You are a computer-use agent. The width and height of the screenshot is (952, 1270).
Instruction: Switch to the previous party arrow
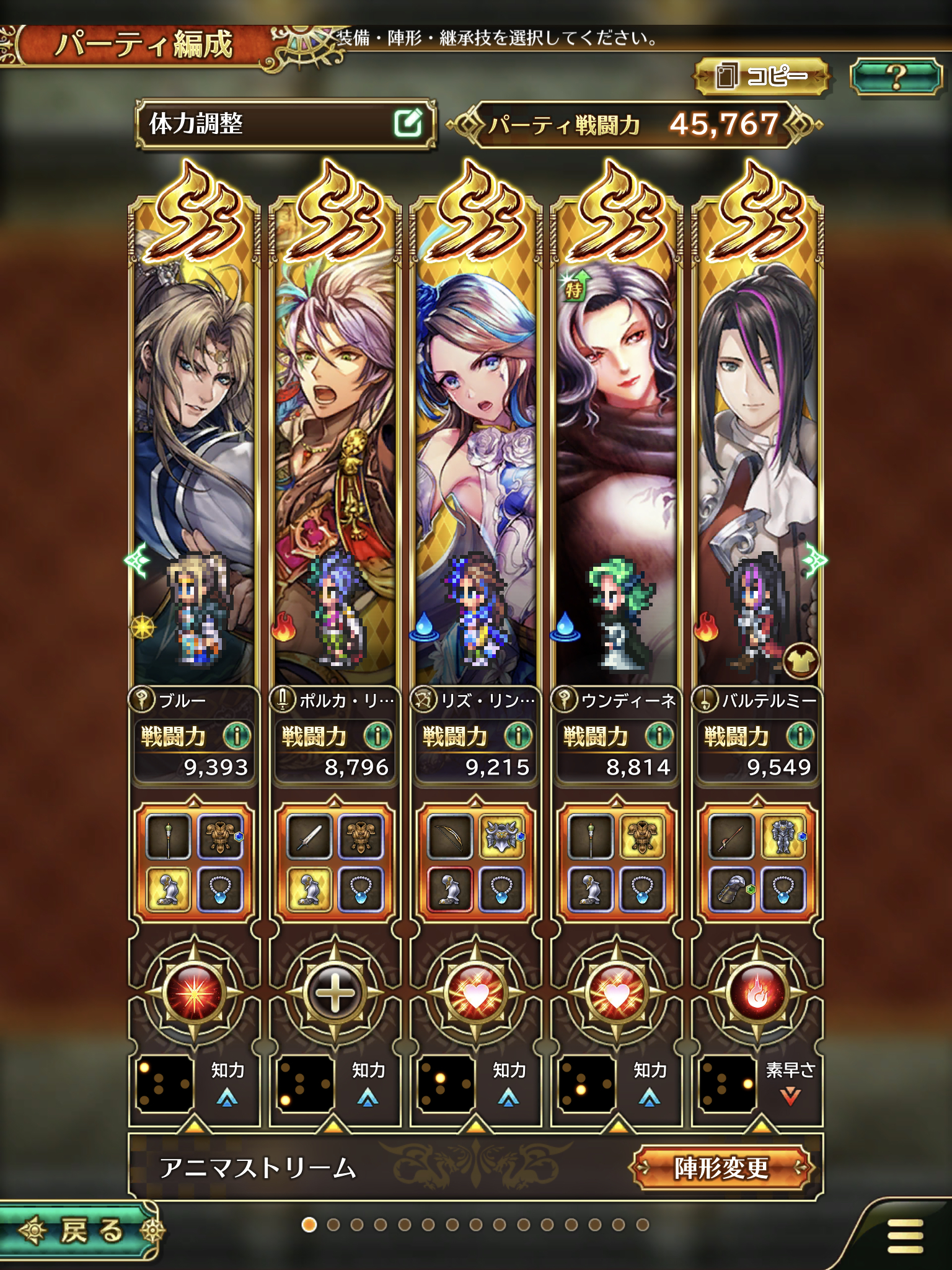(x=135, y=561)
